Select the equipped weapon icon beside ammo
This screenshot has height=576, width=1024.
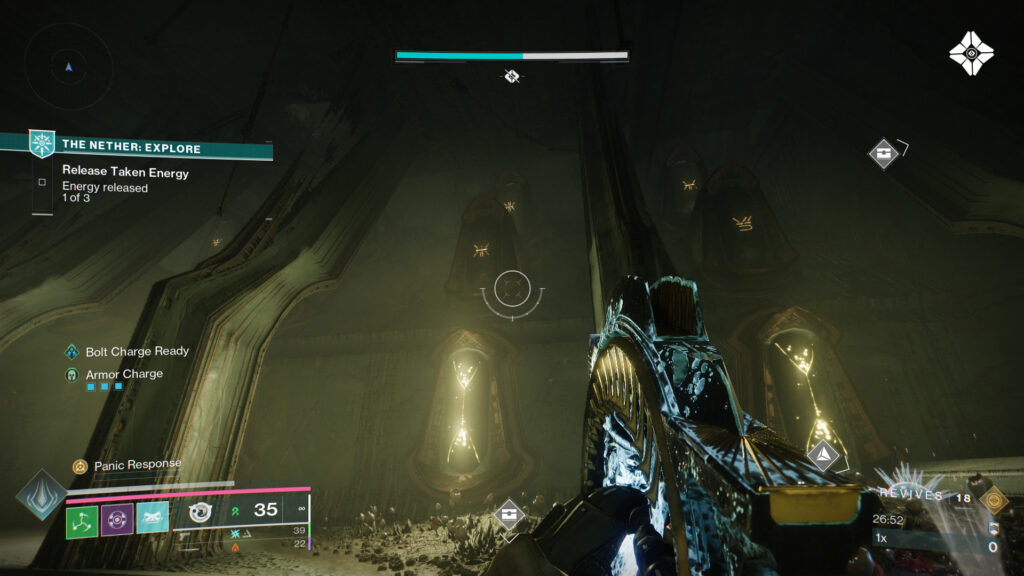coord(201,512)
